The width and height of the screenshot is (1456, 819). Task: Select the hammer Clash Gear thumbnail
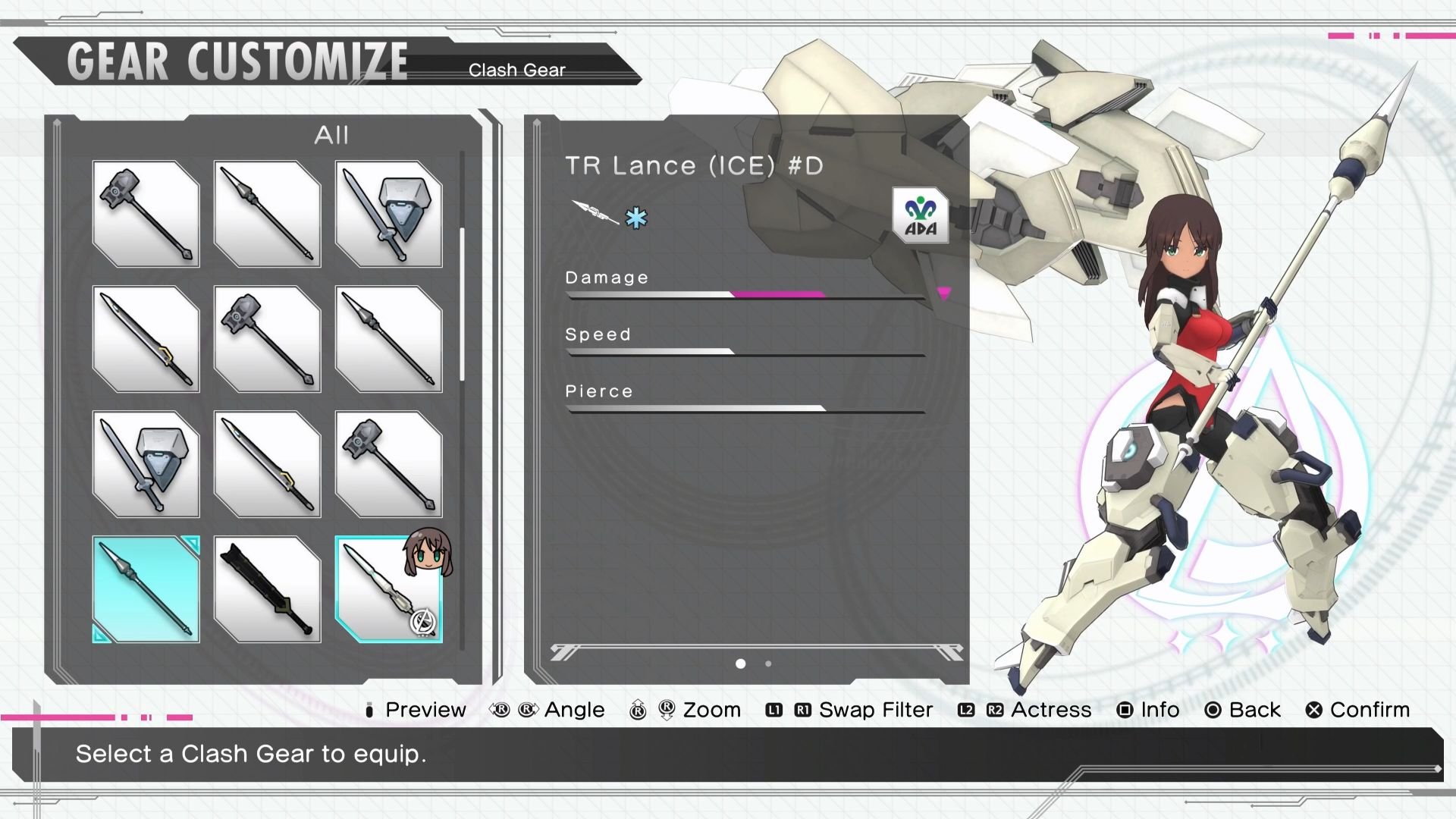(x=146, y=215)
